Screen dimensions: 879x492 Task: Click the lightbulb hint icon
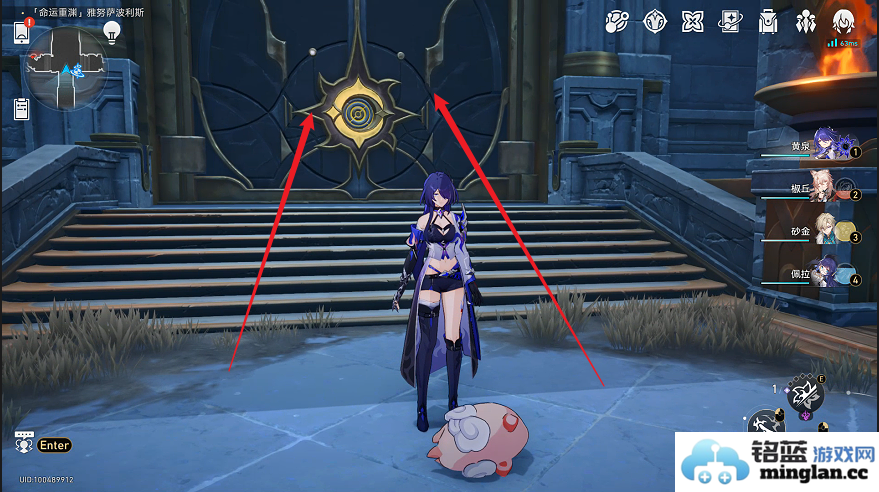click(x=112, y=32)
